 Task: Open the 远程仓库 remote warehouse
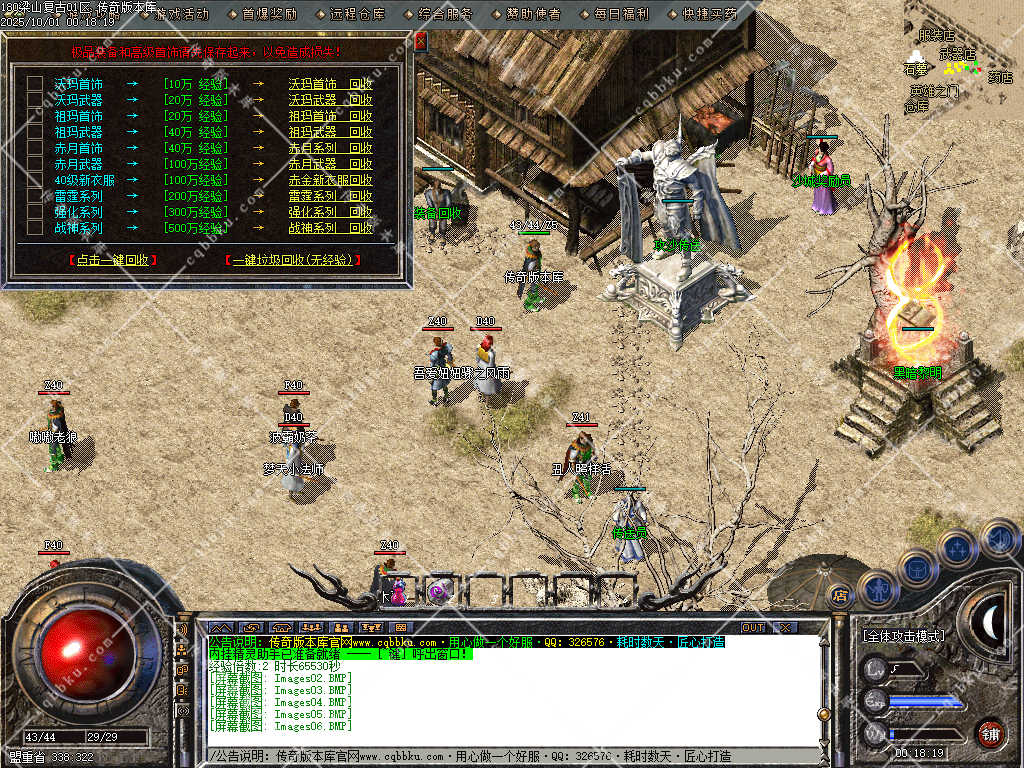tap(357, 14)
